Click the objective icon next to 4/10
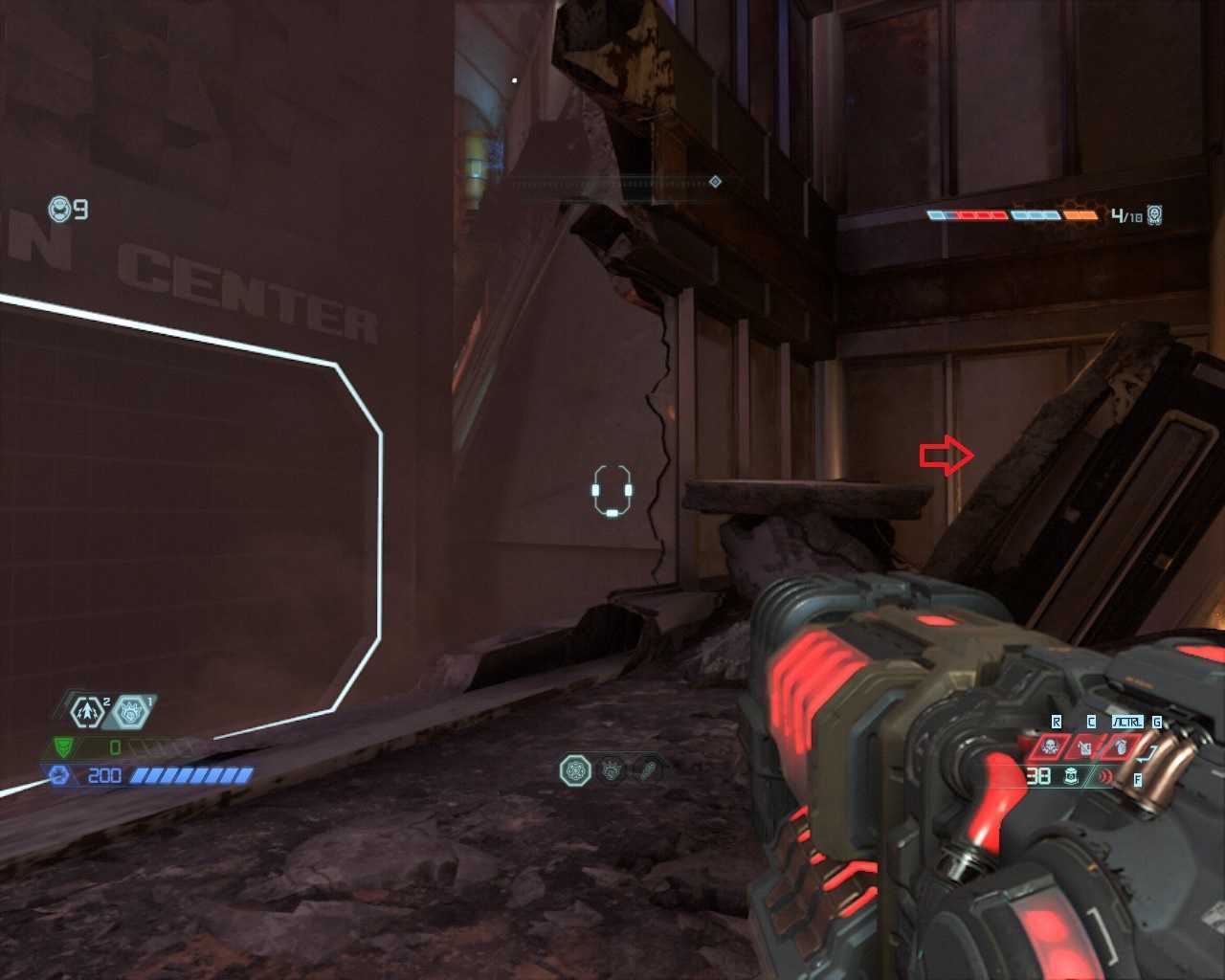Image resolution: width=1225 pixels, height=980 pixels. pyautogui.click(x=1155, y=214)
